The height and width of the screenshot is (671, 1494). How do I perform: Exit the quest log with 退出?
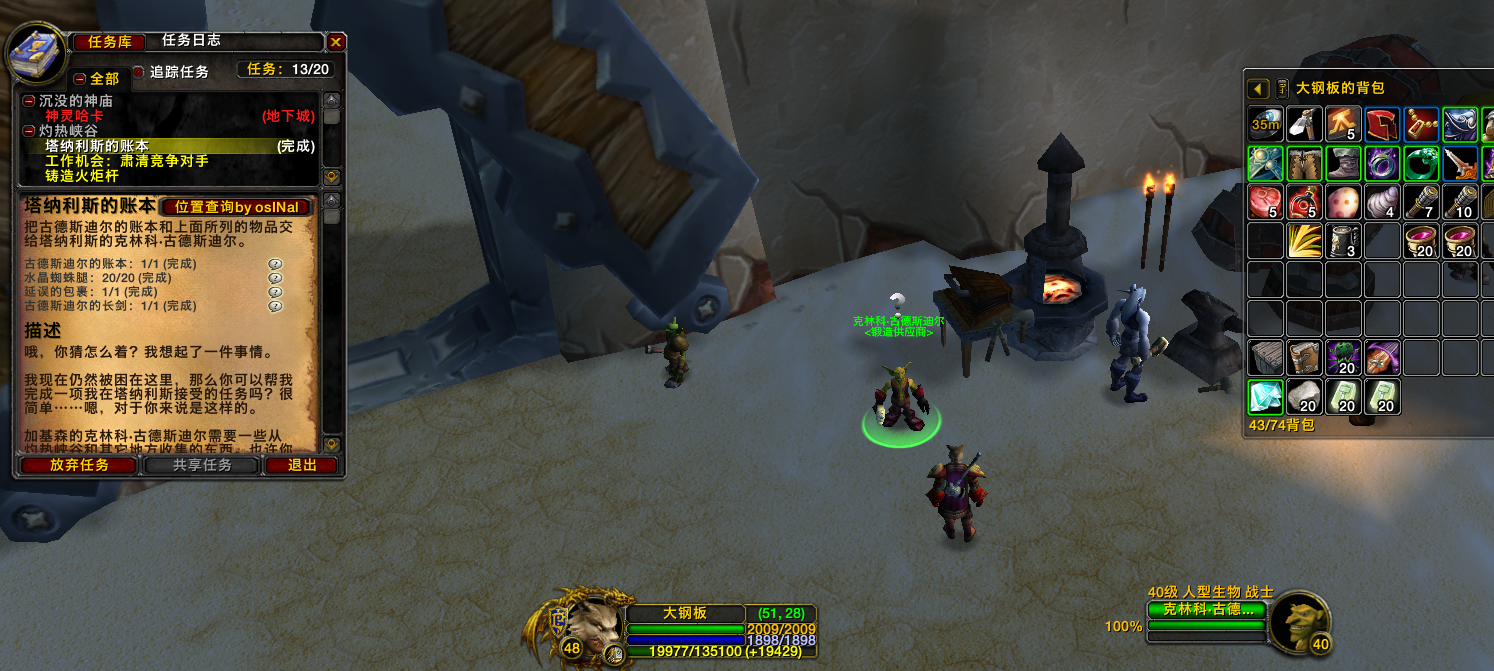point(302,465)
